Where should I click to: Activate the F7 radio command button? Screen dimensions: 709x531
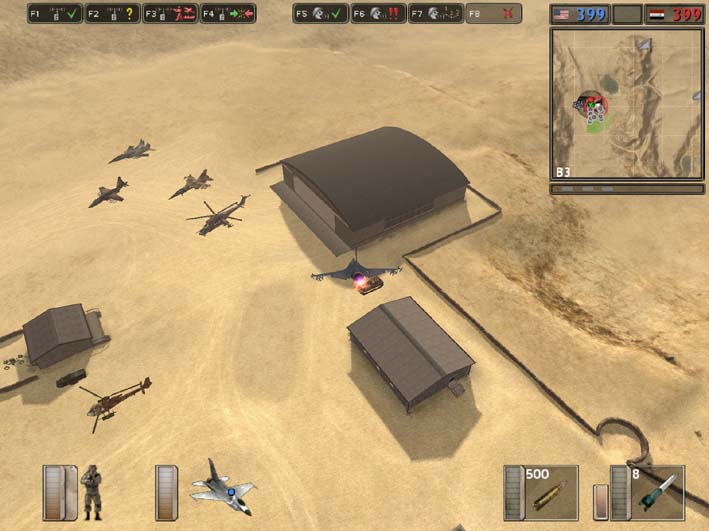[x=436, y=14]
